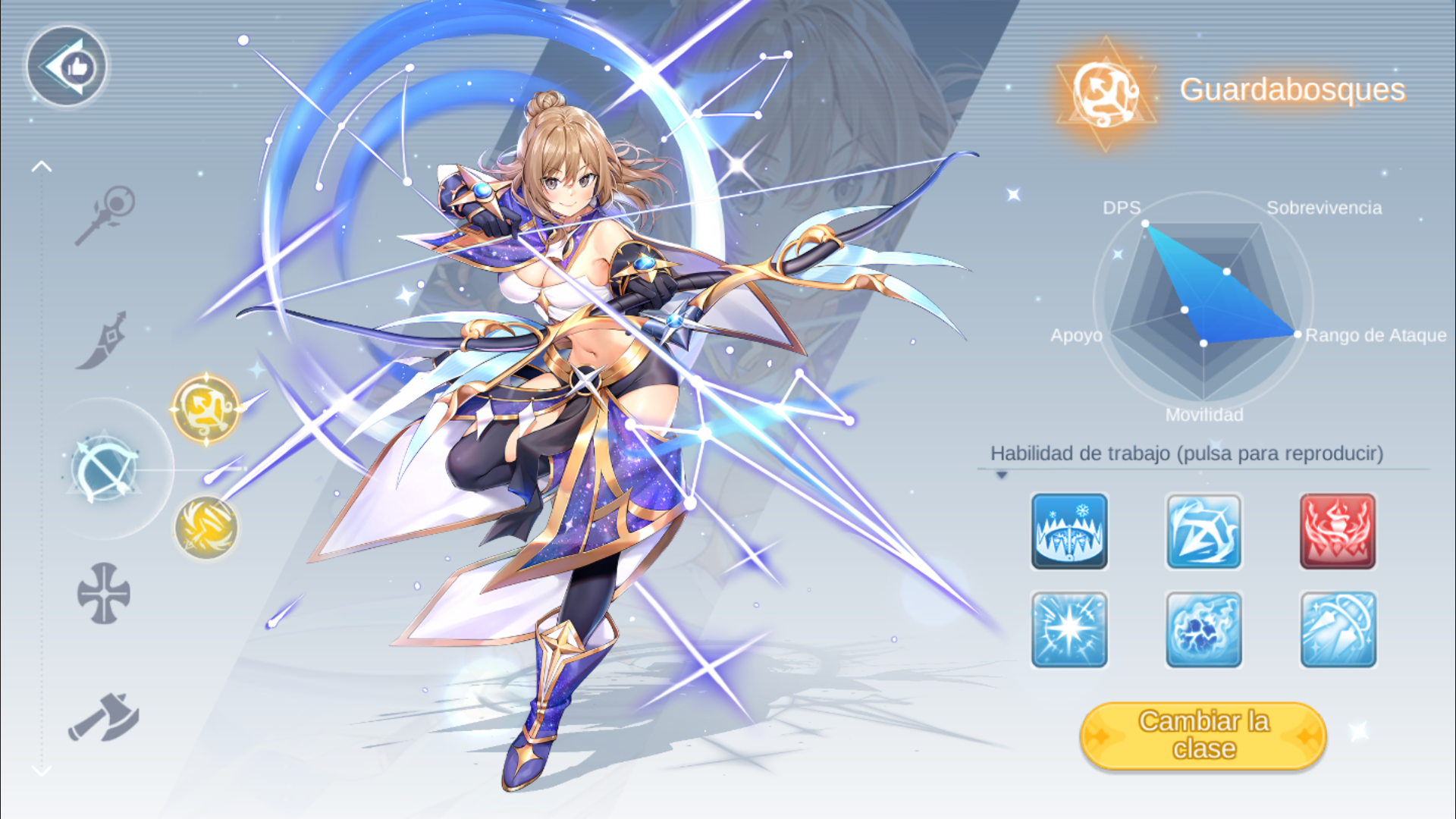Click the orange Guardabosques class emblem
This screenshot has height=819, width=1456.
tap(1106, 93)
